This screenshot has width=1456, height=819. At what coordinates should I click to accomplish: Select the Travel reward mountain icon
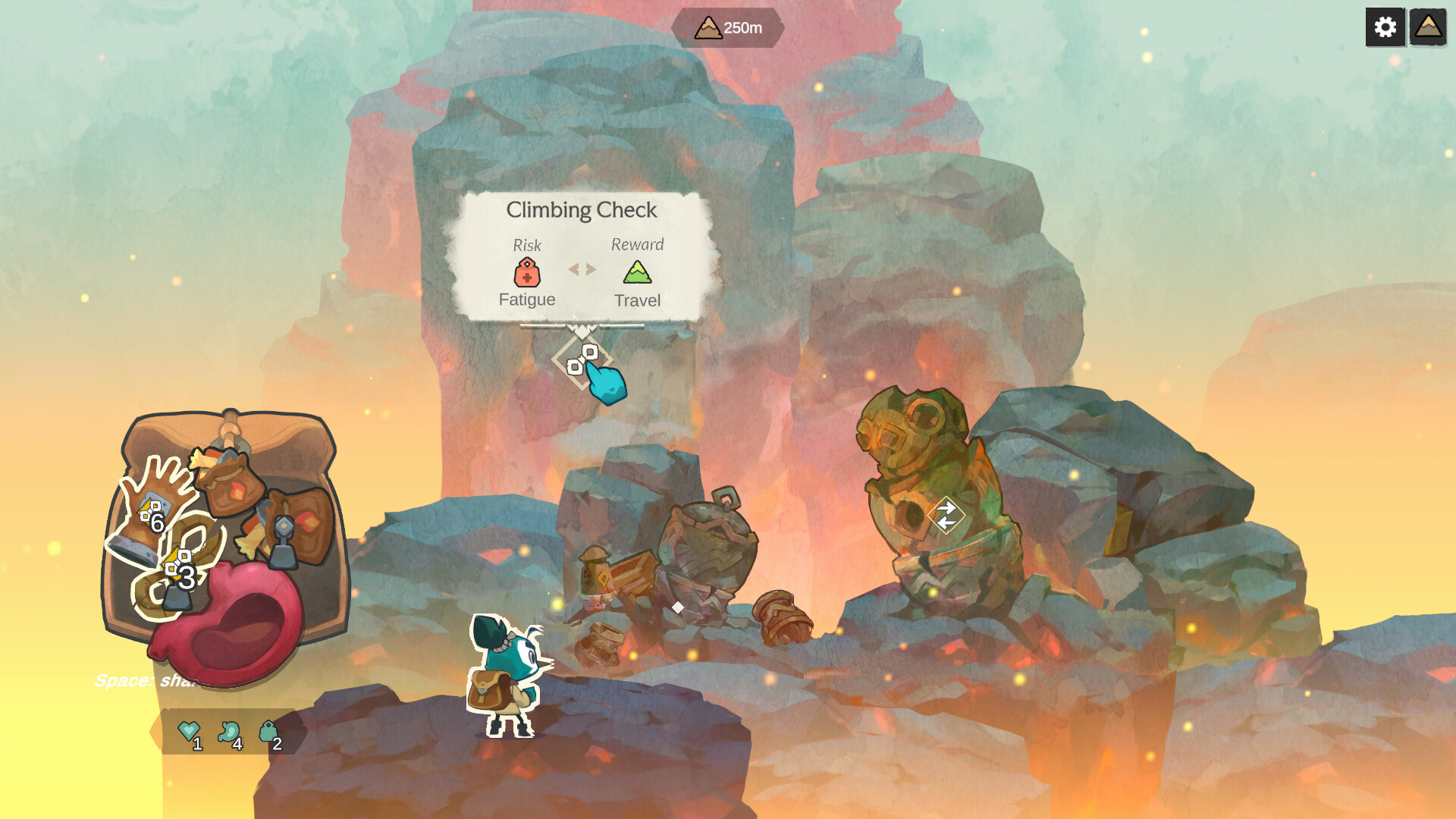tap(638, 271)
